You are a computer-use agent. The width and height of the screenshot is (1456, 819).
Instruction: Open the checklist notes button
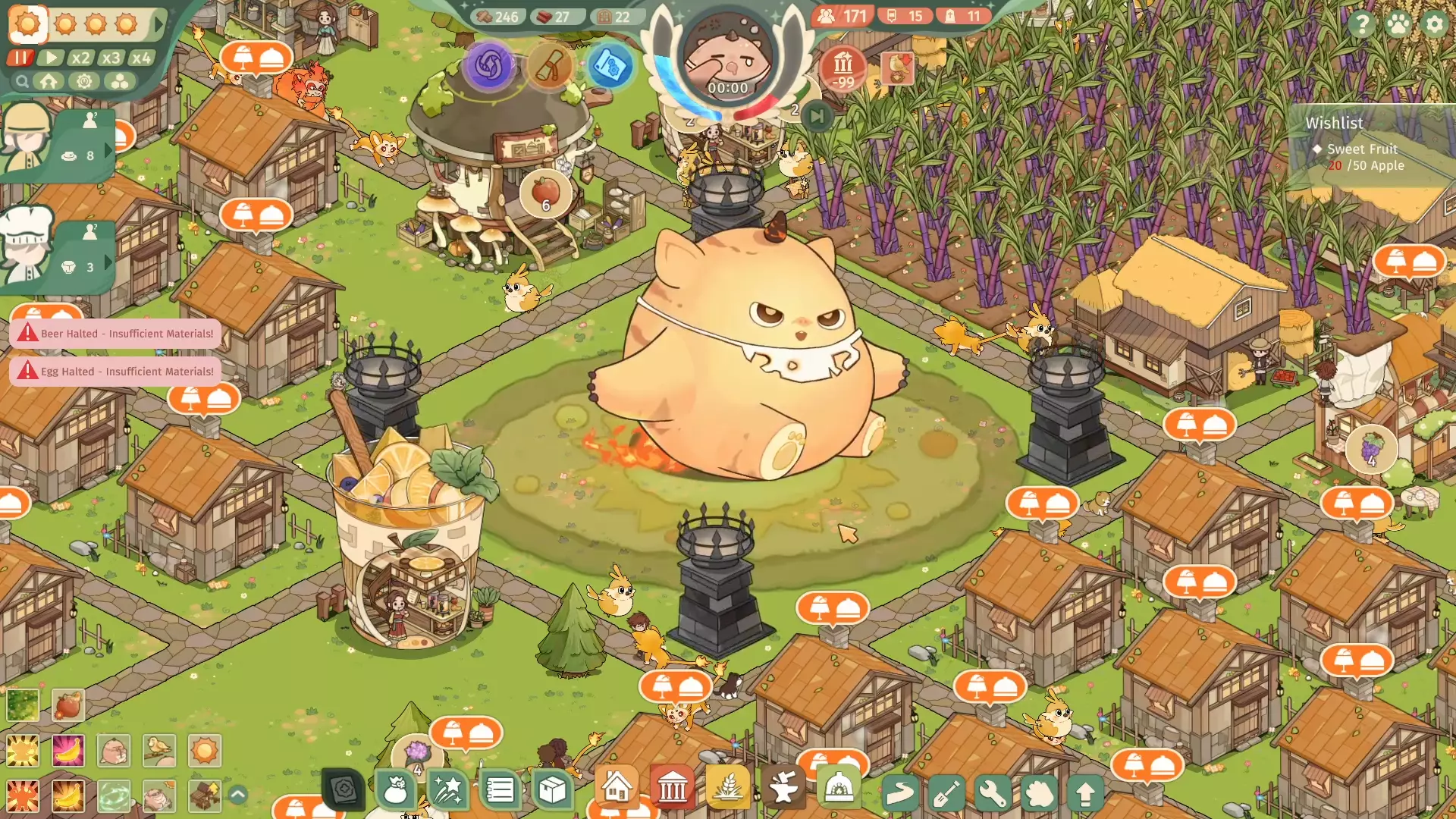click(x=500, y=790)
